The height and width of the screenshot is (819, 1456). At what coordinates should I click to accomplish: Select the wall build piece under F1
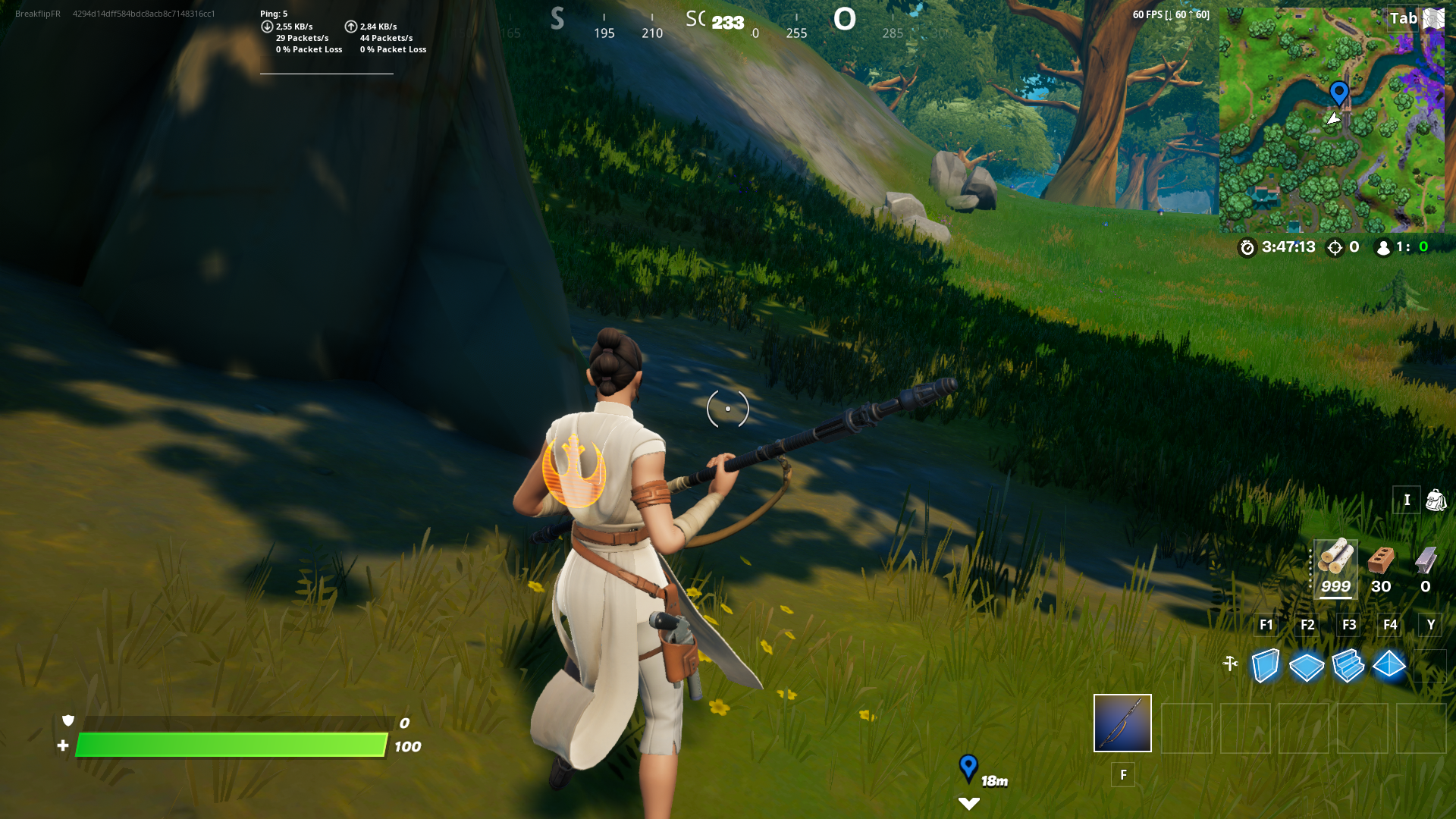1265,665
